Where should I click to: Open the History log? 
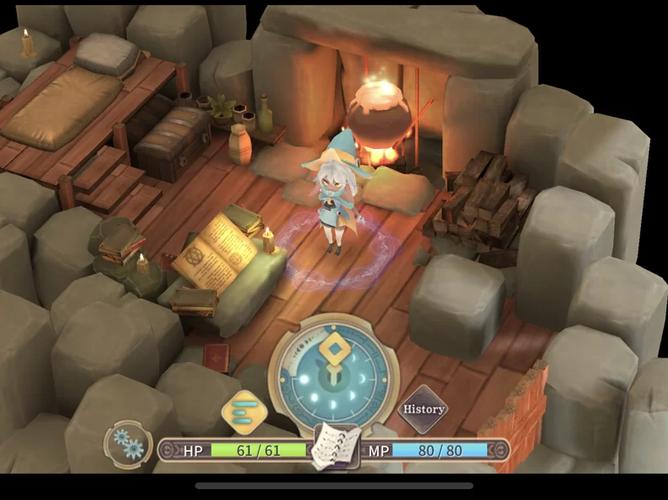coord(423,409)
